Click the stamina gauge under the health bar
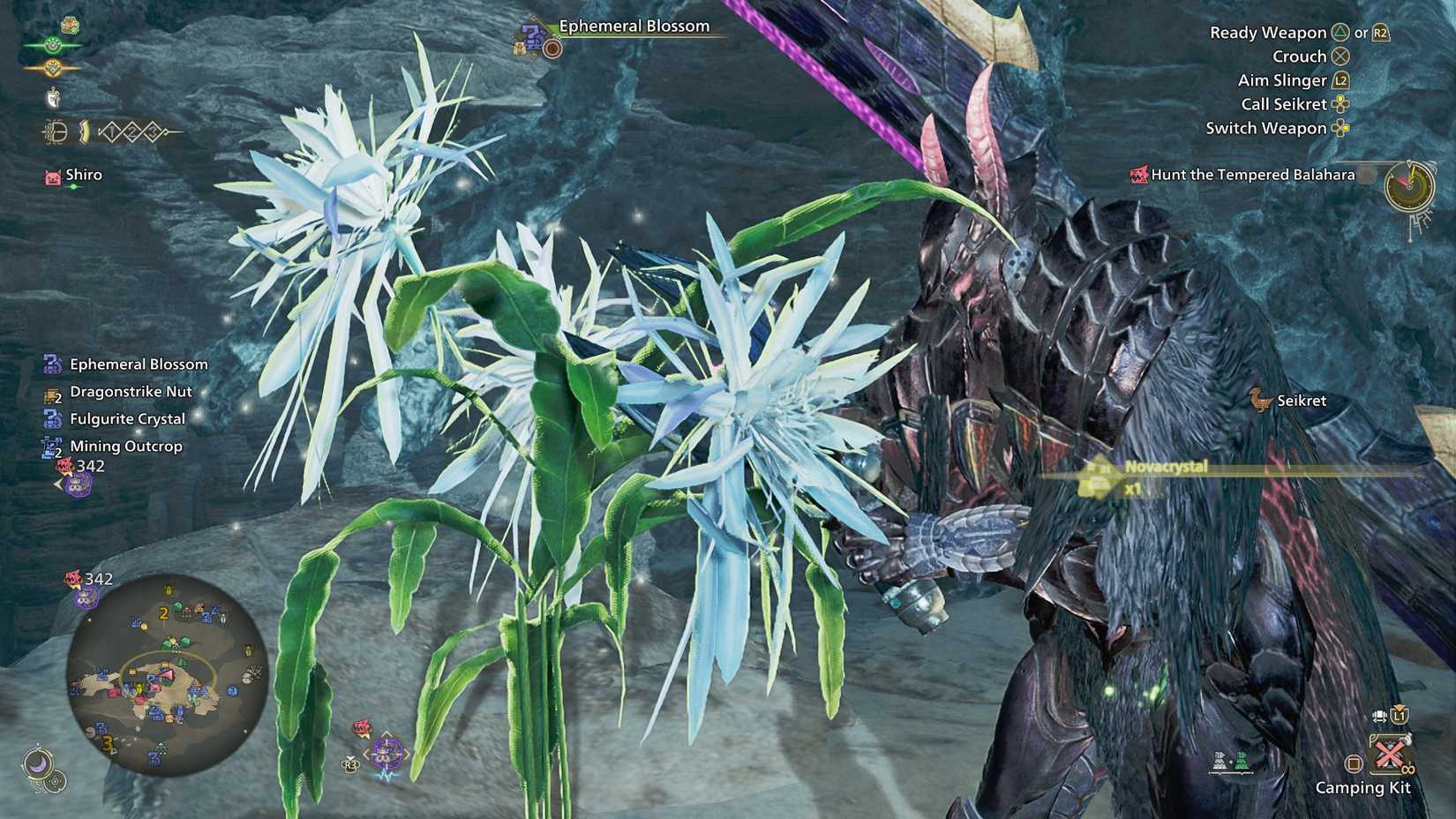This screenshot has height=819, width=1456. pos(55,67)
